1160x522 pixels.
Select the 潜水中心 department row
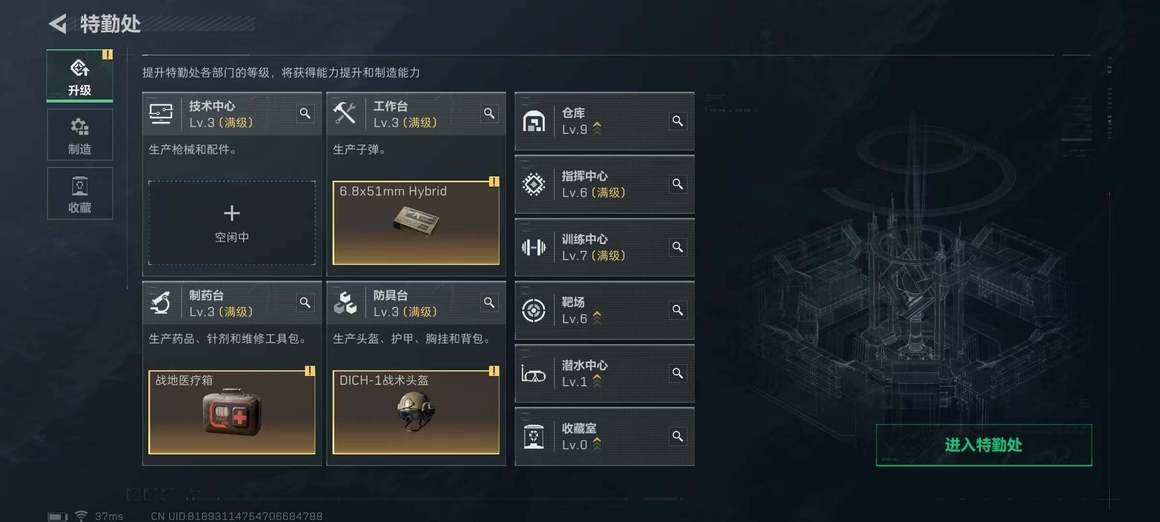[592, 374]
